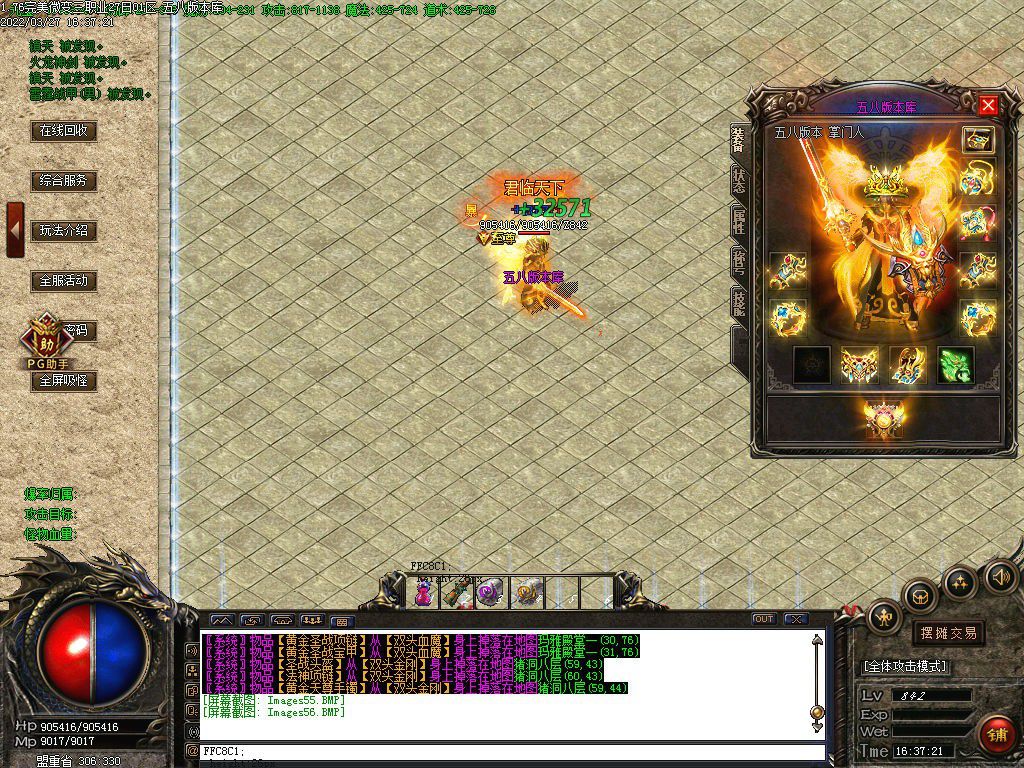The width and height of the screenshot is (1024, 768).
Task: Click the medal slot below the equipment grid
Action: click(x=884, y=418)
